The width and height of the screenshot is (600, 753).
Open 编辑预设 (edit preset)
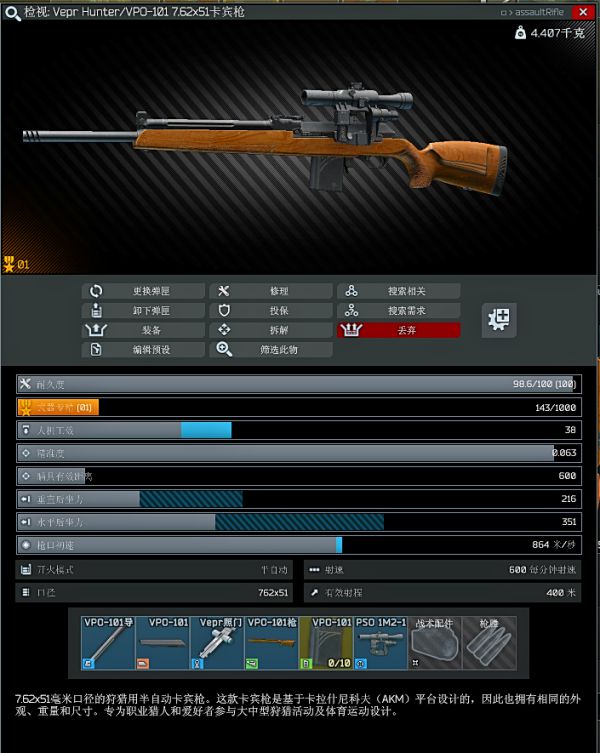click(x=144, y=350)
